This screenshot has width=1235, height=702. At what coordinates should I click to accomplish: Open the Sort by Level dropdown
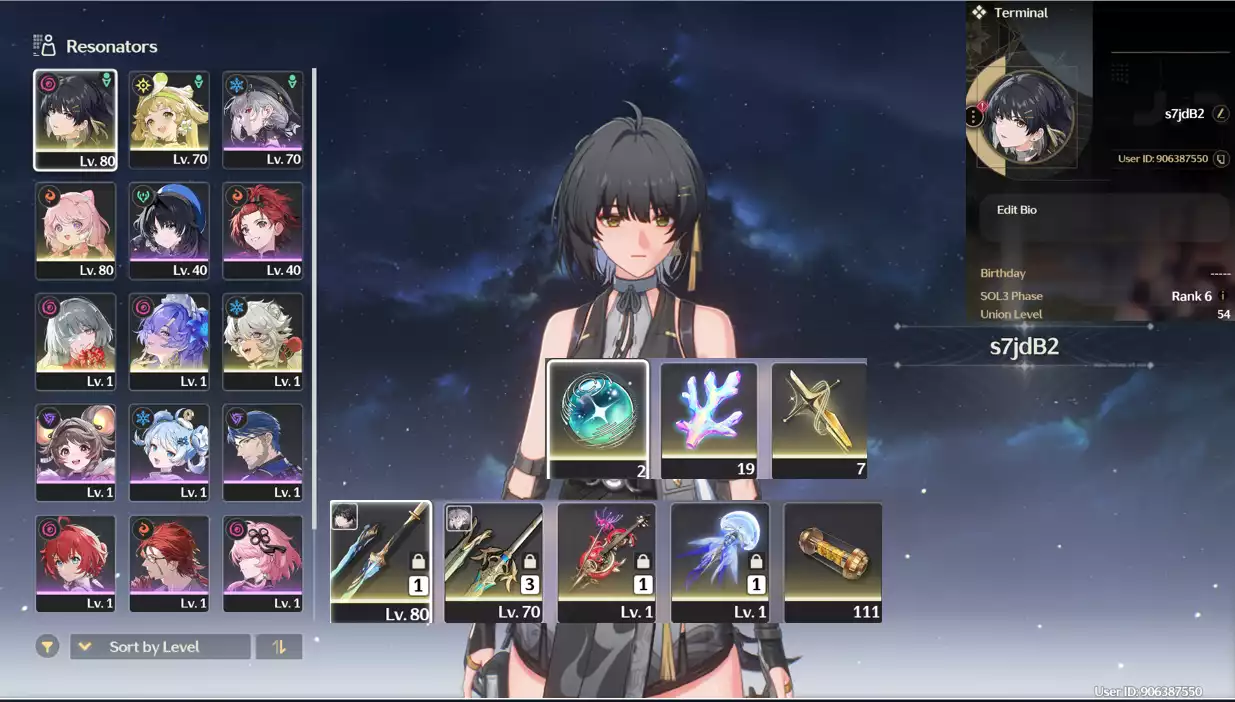[160, 647]
